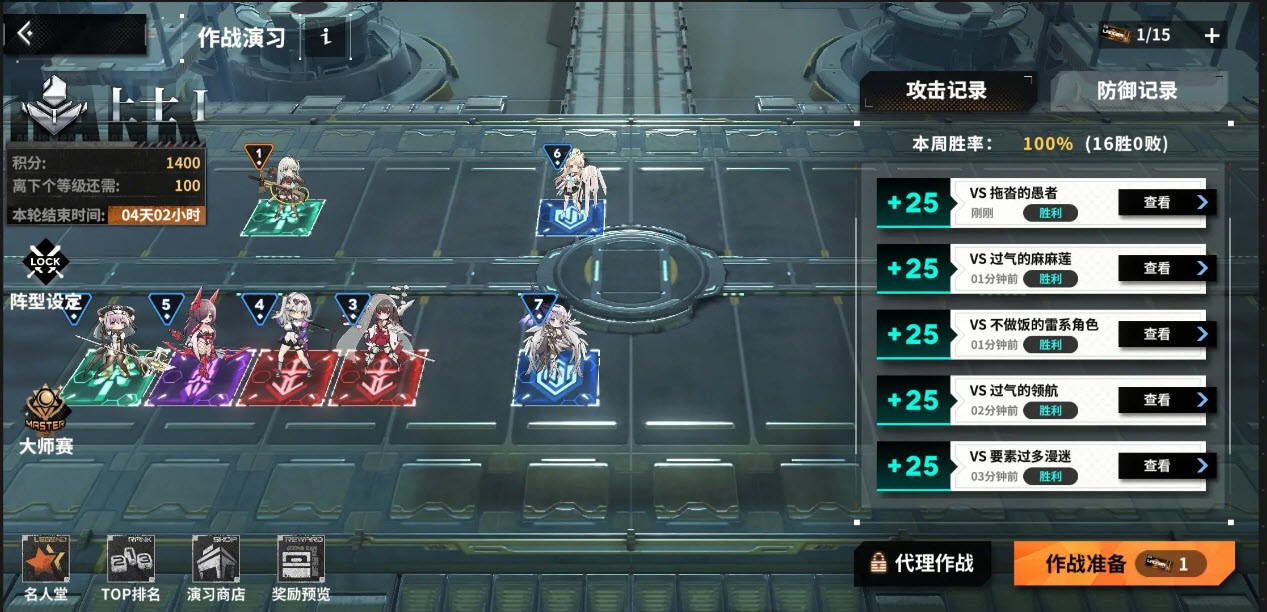View the battle record against 过气的麻麻莲
The width and height of the screenshot is (1267, 612).
click(x=1165, y=269)
